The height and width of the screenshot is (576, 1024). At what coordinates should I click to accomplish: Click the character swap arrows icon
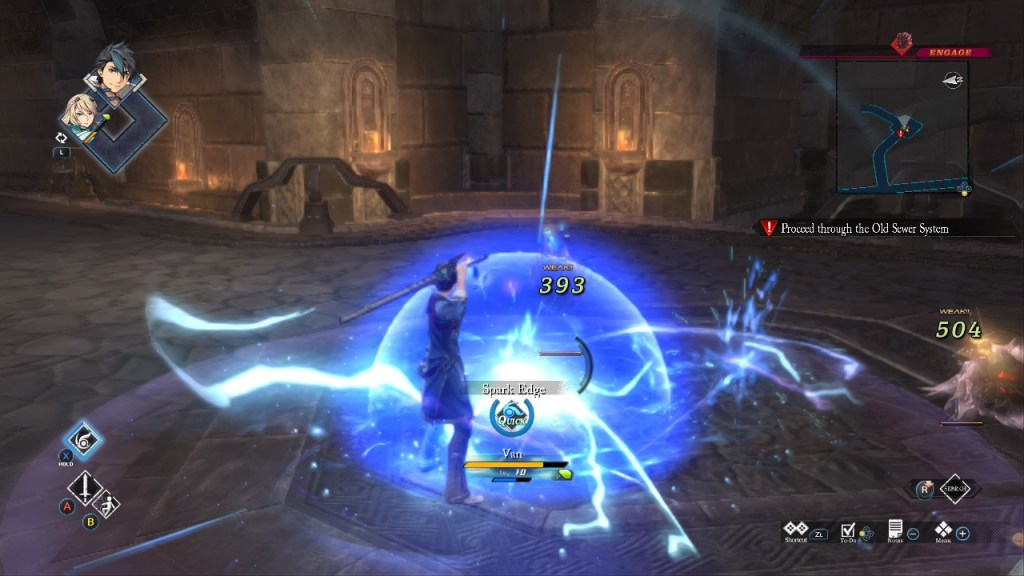[x=62, y=137]
